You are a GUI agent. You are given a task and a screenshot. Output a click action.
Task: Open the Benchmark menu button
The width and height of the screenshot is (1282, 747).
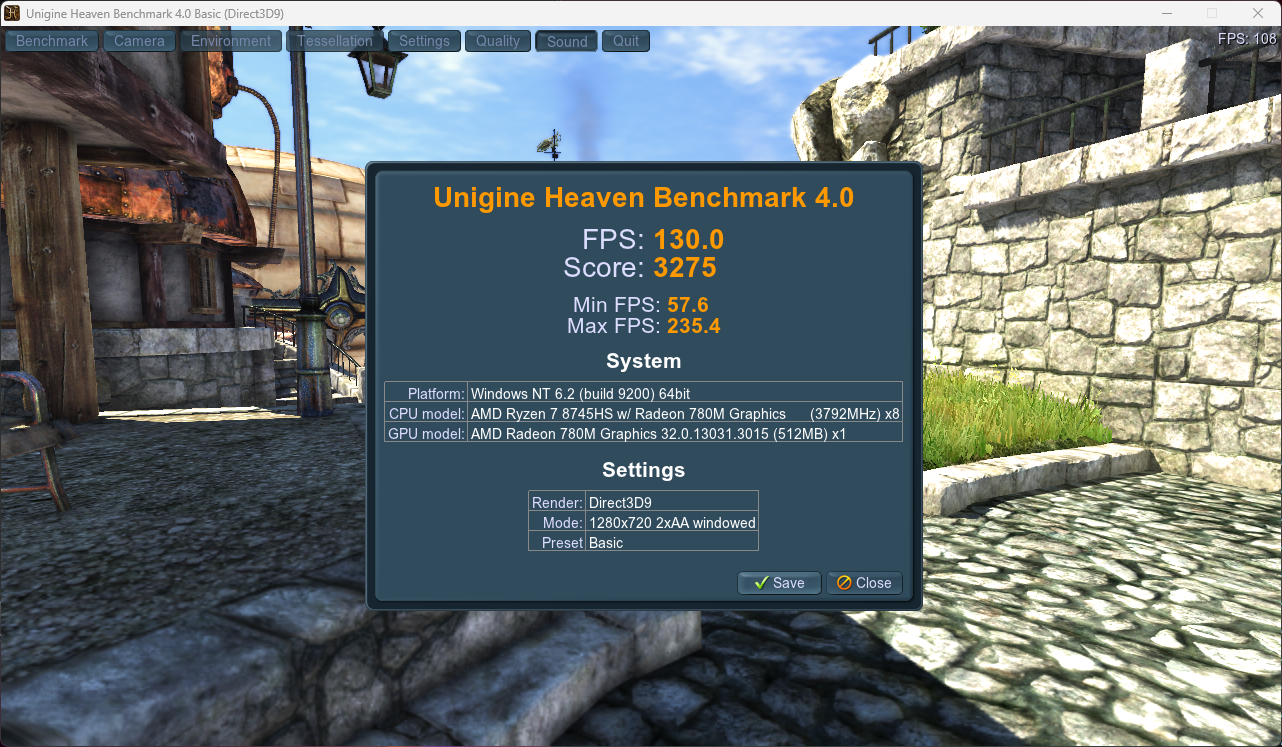[x=53, y=41]
